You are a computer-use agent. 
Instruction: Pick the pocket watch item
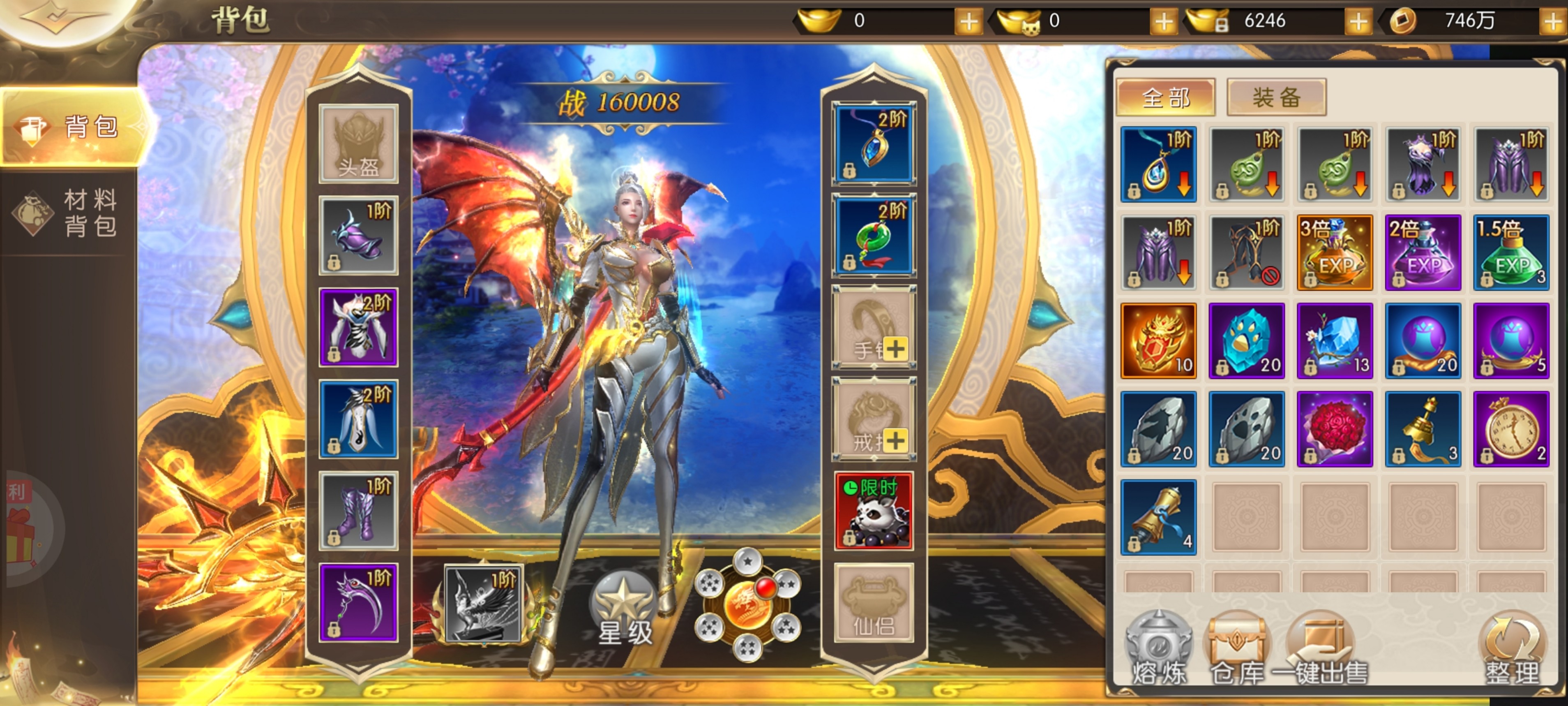(1511, 429)
